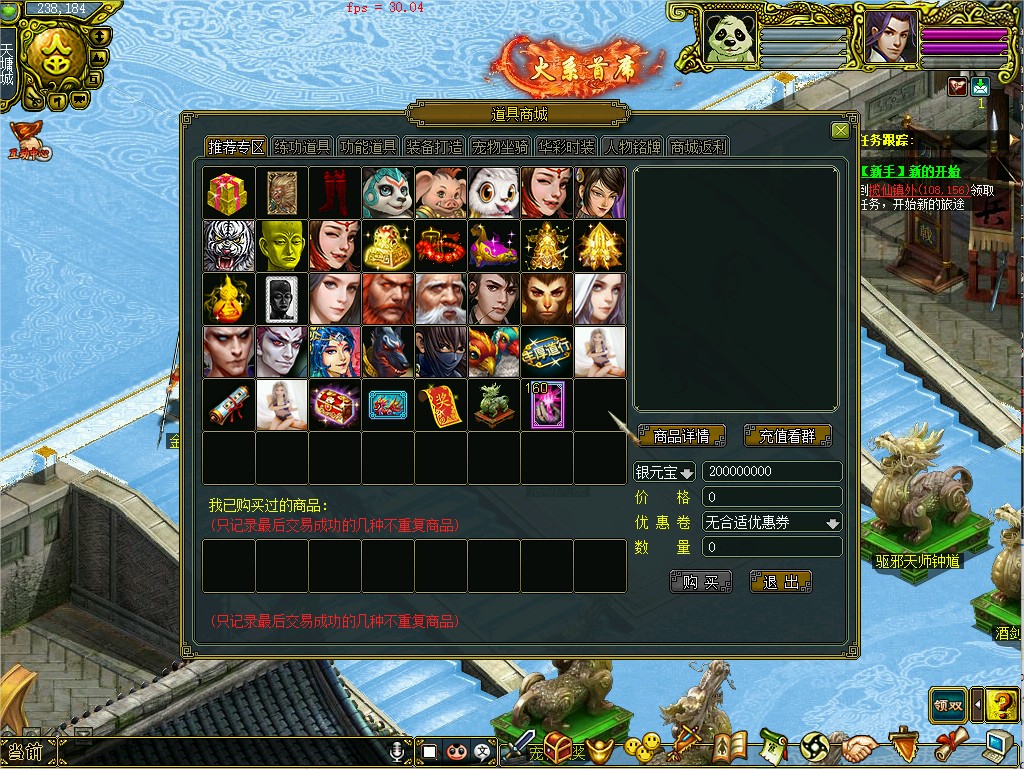The width and height of the screenshot is (1024, 769).
Task: Choose the white tiger head item
Action: 229,246
